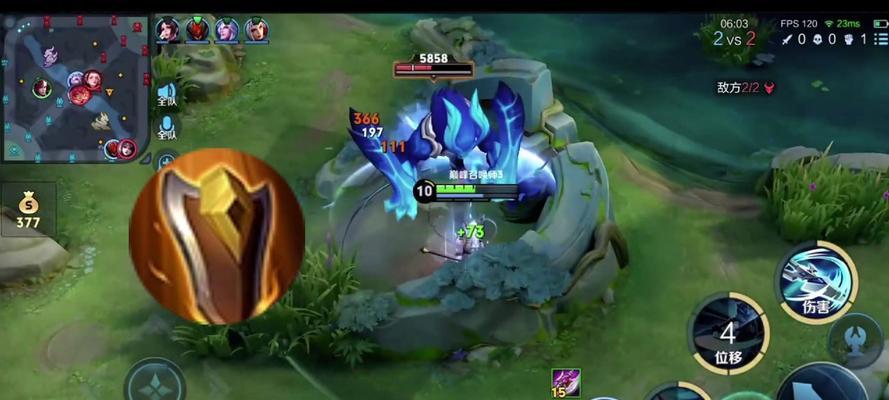The image size is (889, 400).
Task: Select the white-haired teammate portrait
Action: click(x=227, y=30)
